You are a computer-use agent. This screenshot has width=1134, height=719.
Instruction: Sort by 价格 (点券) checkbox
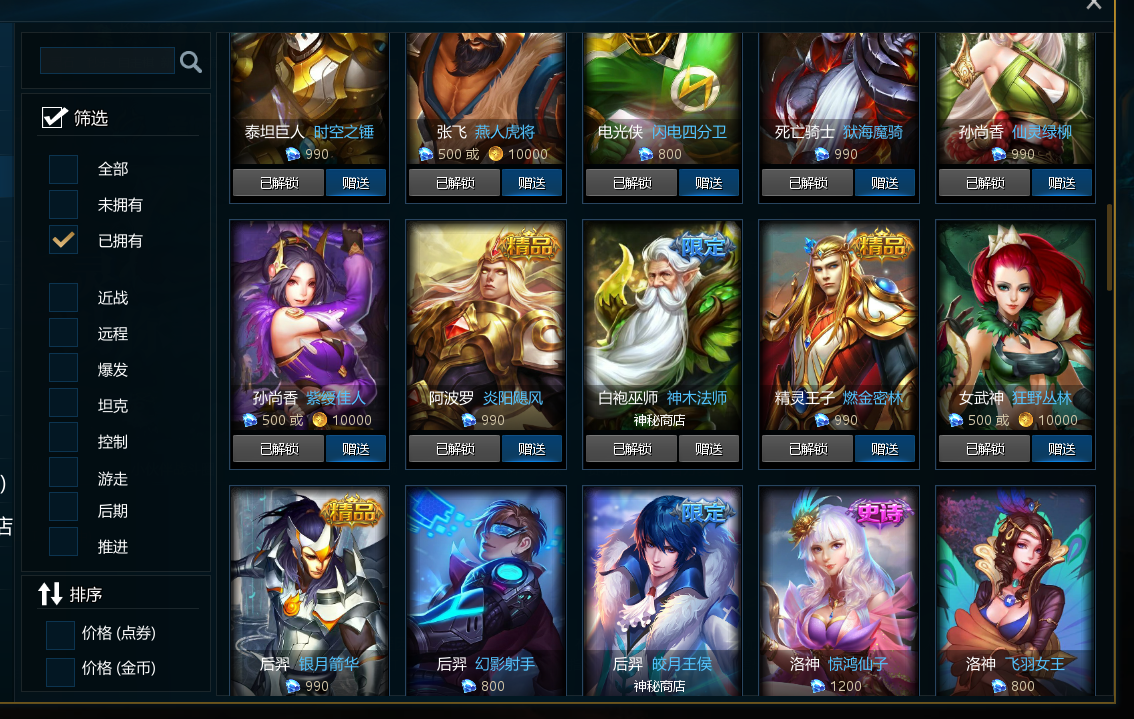tap(60, 634)
